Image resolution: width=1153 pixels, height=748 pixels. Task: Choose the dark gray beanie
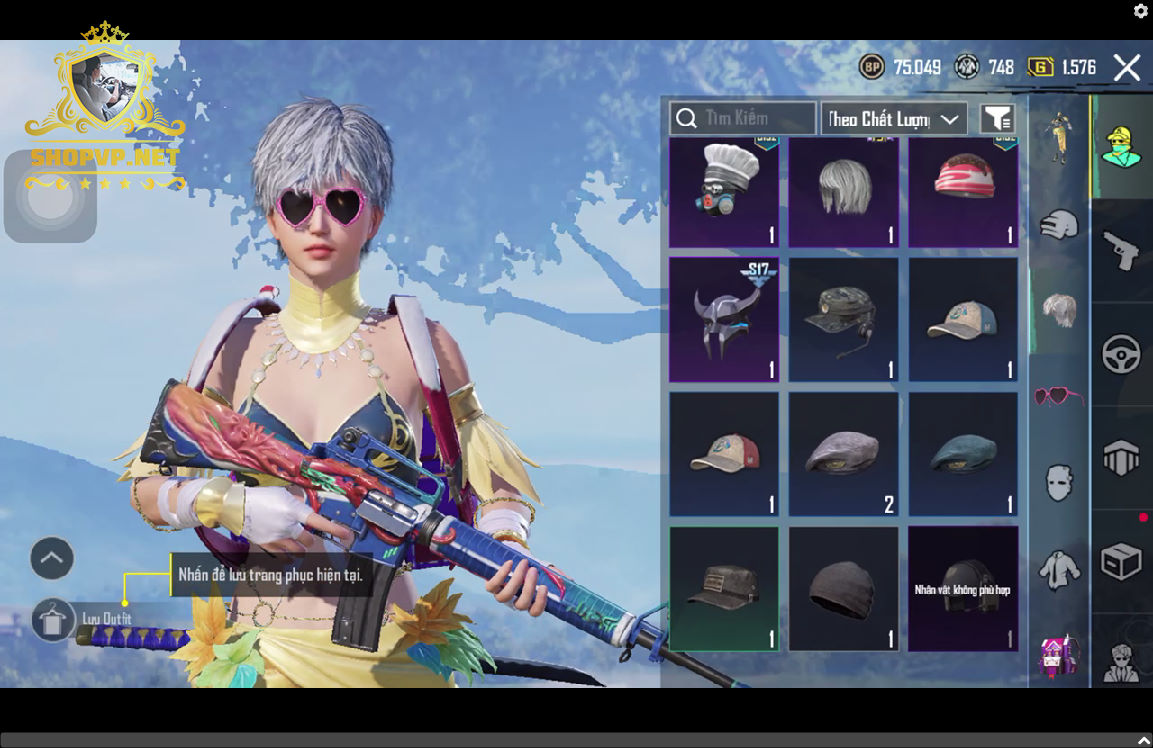click(843, 588)
